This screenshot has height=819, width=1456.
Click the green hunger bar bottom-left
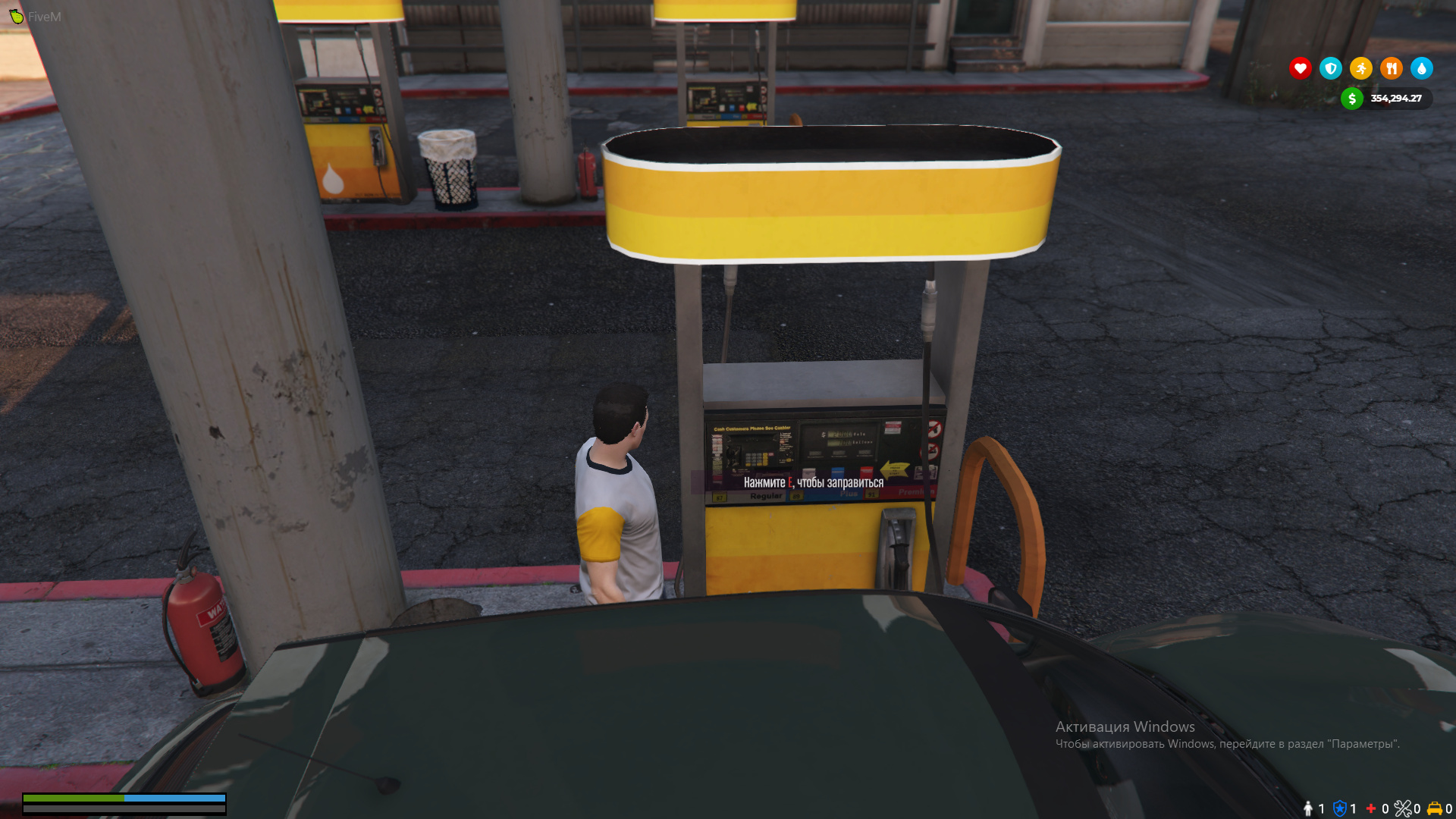76,799
